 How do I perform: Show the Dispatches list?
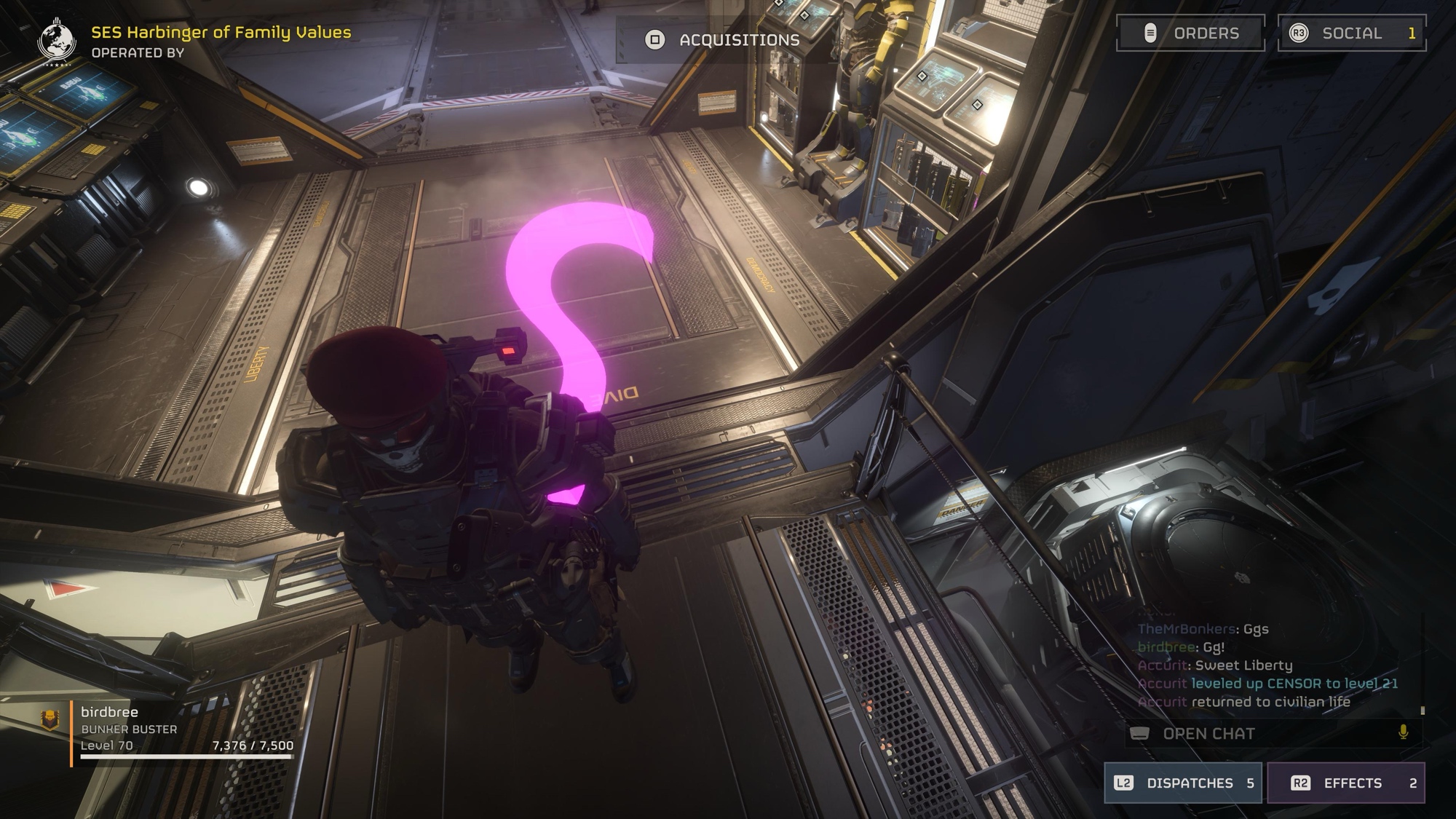click(1183, 783)
